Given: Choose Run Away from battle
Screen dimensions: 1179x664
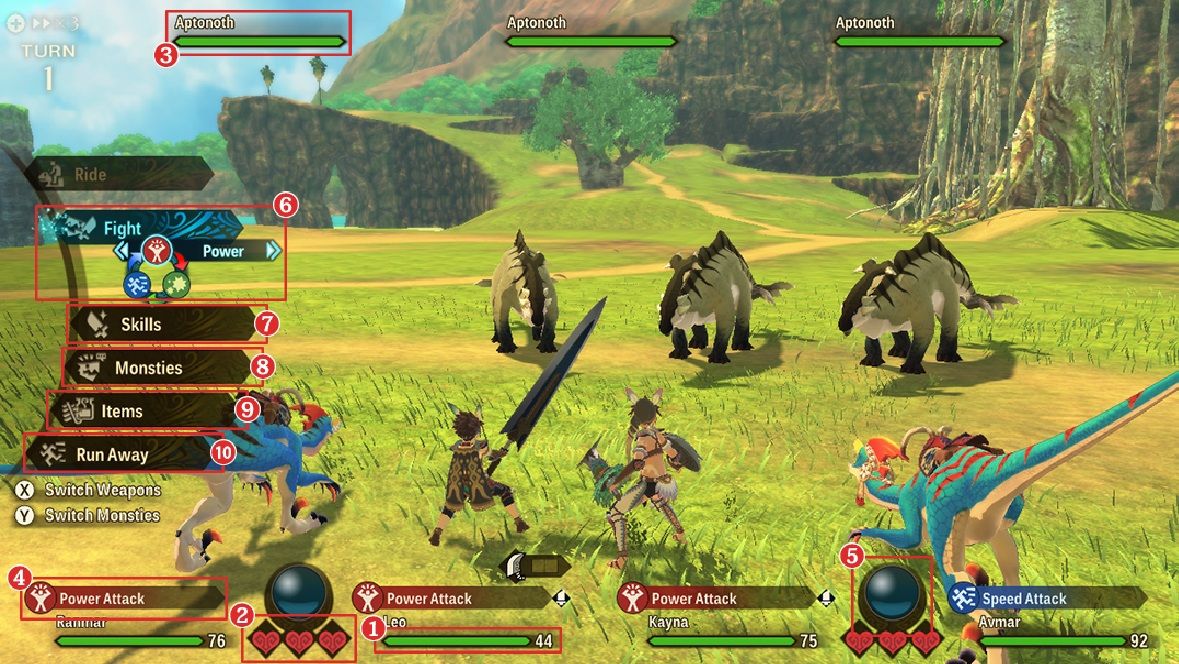Looking at the screenshot, I should (112, 455).
